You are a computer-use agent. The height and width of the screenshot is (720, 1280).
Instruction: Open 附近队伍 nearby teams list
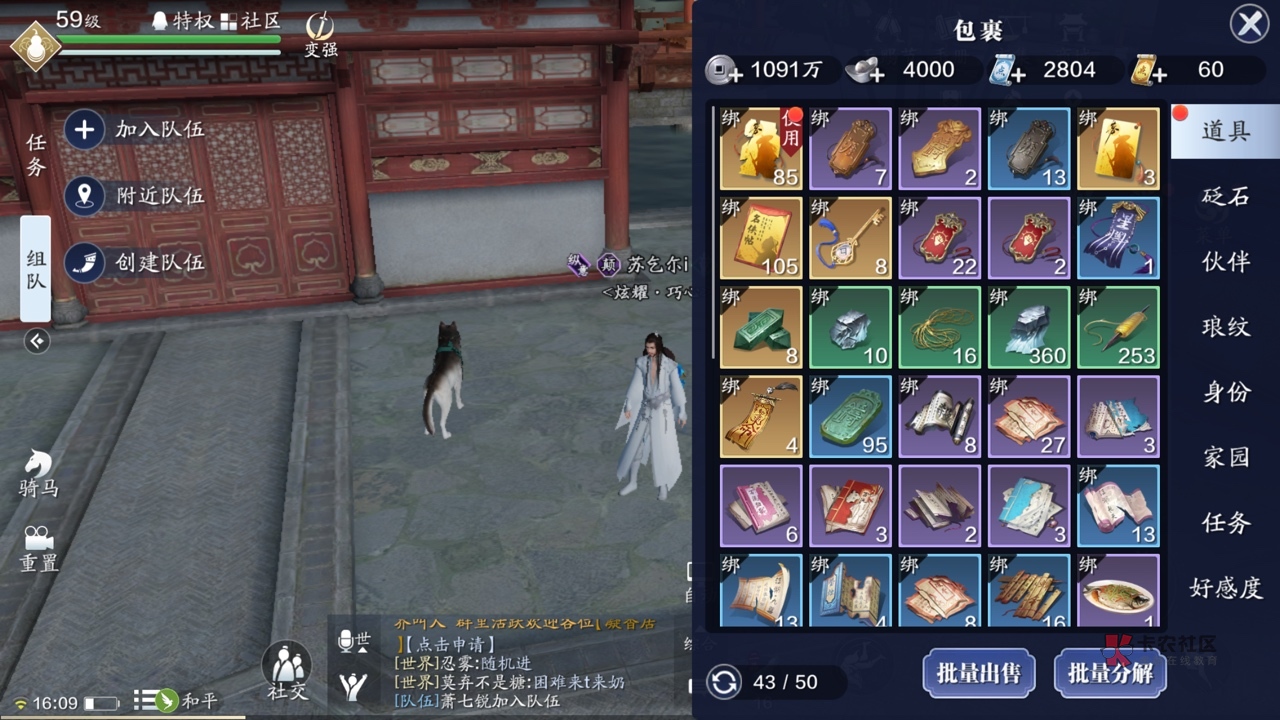pyautogui.click(x=135, y=196)
